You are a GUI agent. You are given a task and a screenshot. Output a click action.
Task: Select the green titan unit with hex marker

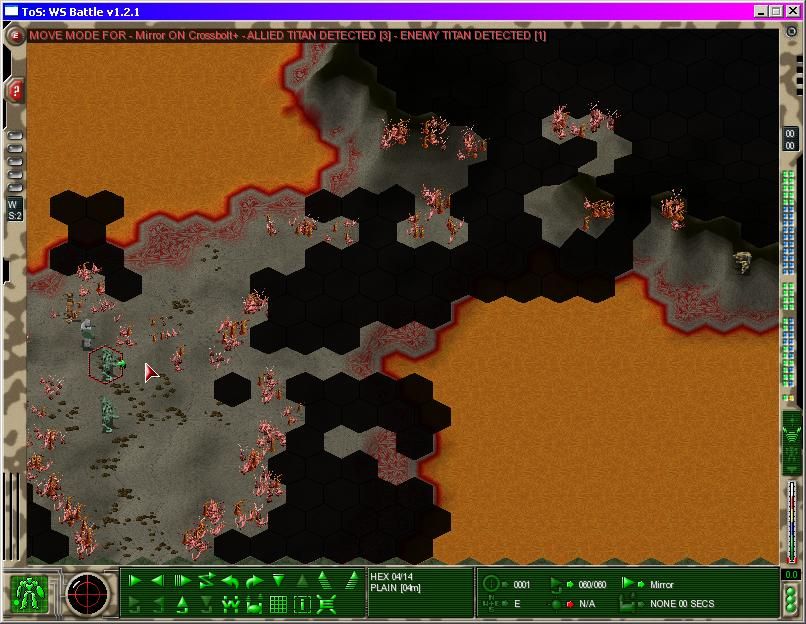pos(107,364)
